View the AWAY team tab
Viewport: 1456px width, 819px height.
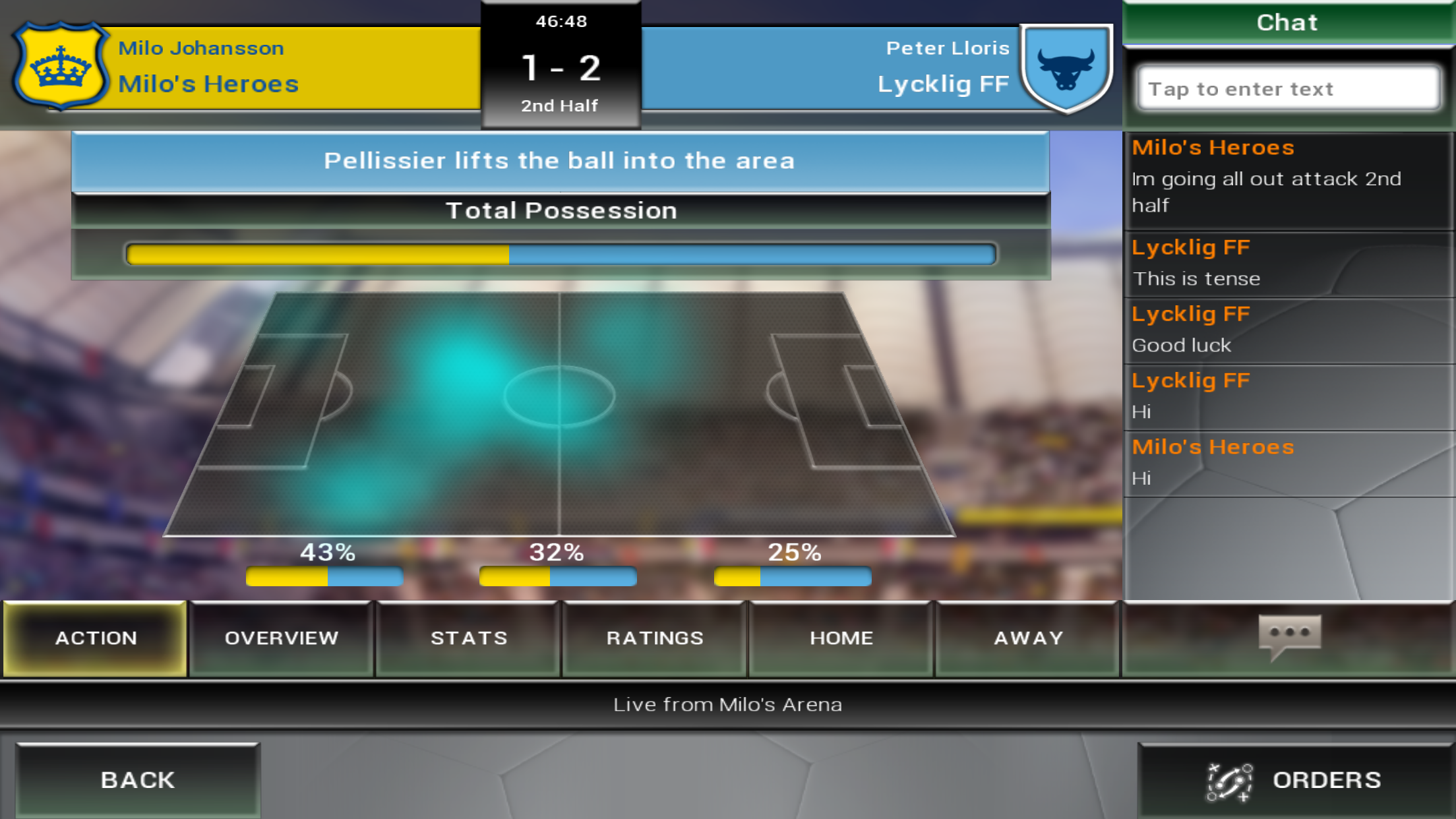(1028, 638)
